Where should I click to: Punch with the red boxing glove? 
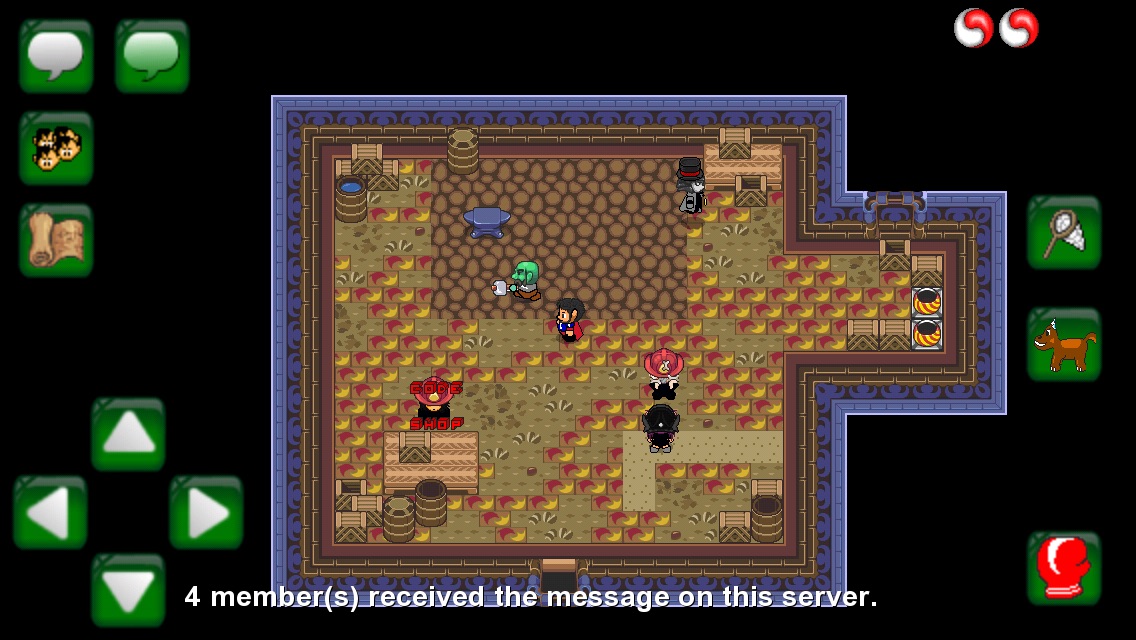coord(1064,568)
